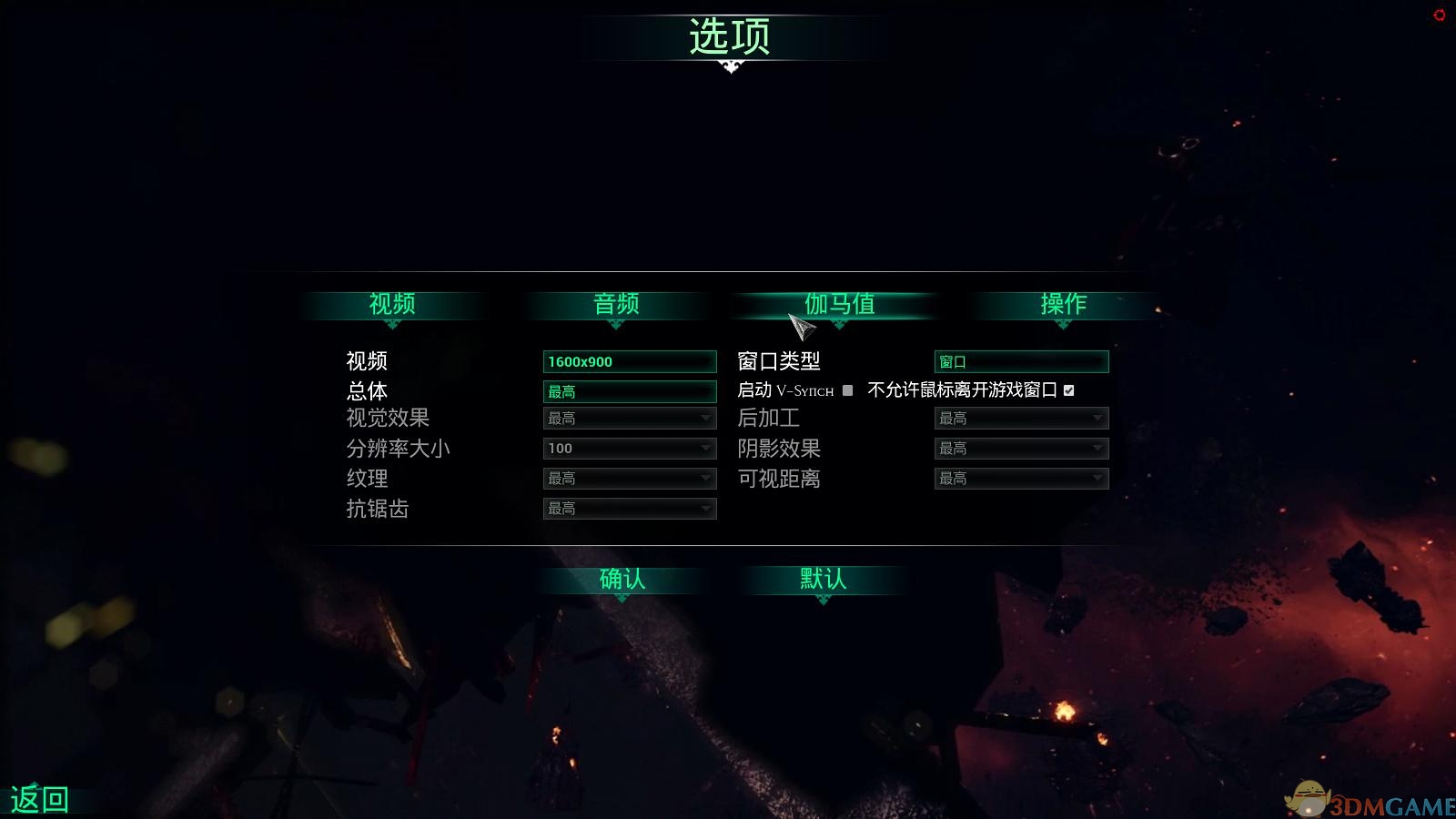Open the 纹理 texture quality dropdown

(x=630, y=478)
